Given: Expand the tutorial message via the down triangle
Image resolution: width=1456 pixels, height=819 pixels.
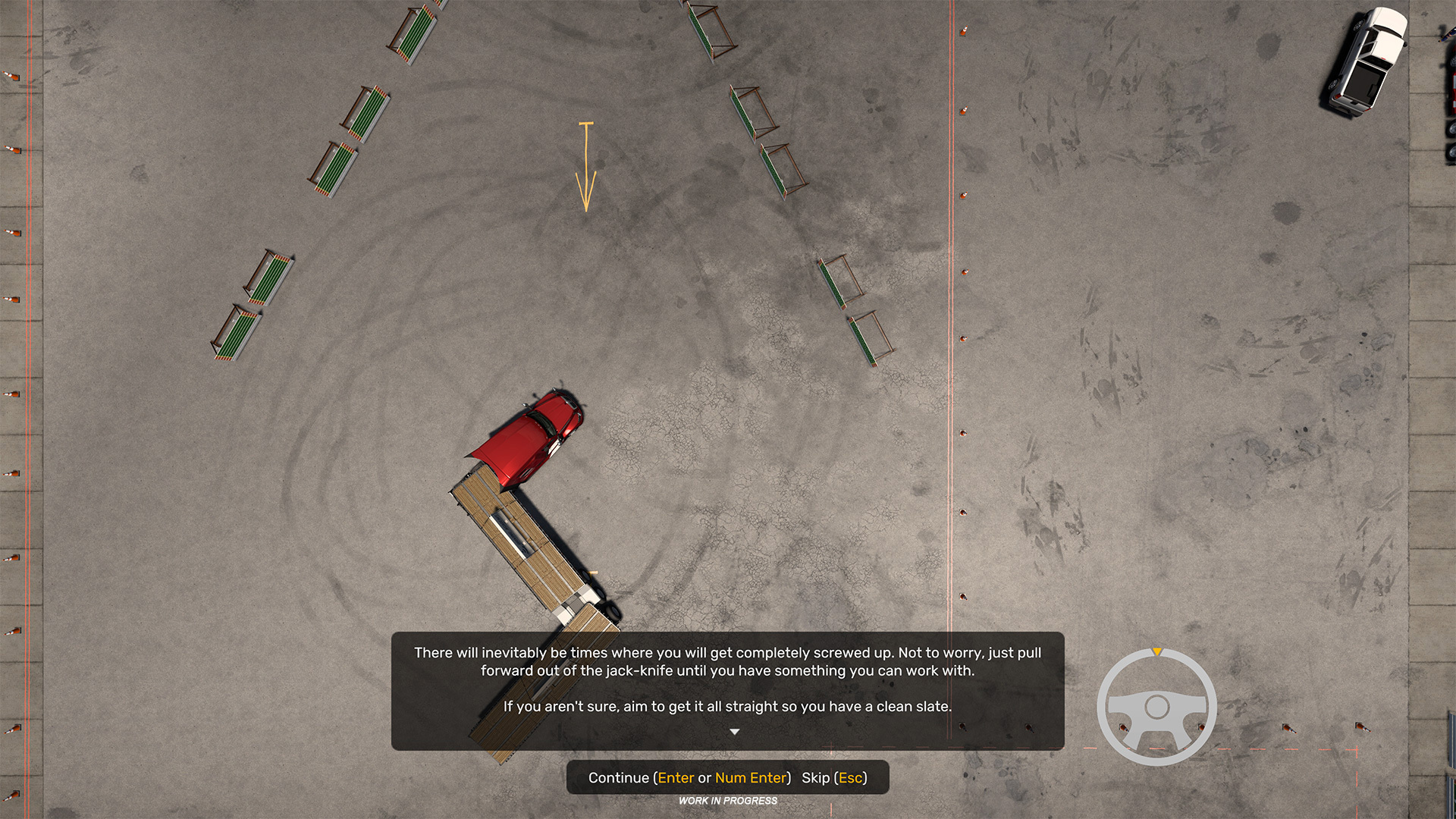Looking at the screenshot, I should coord(735,731).
